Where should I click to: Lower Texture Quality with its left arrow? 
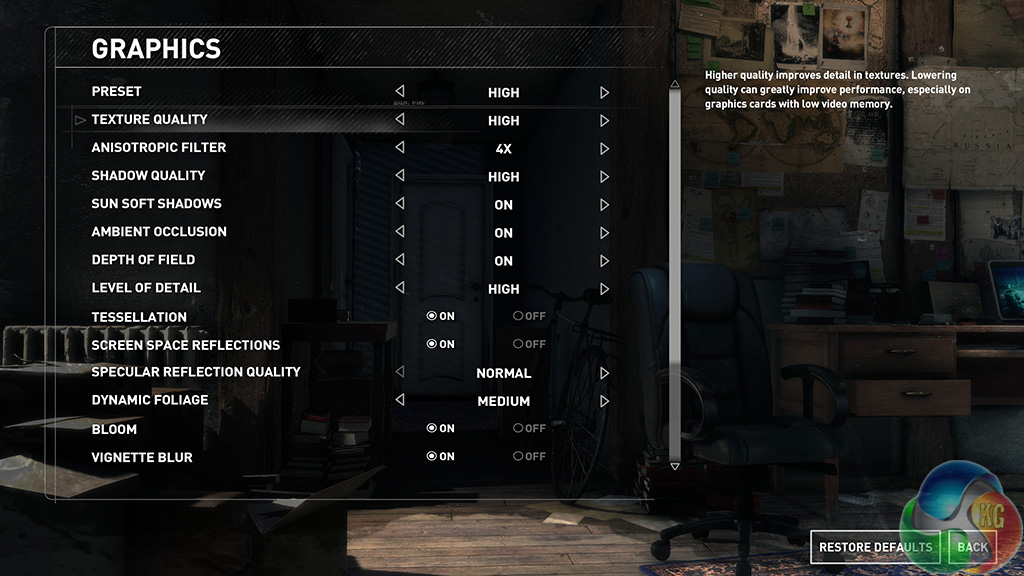(x=400, y=120)
